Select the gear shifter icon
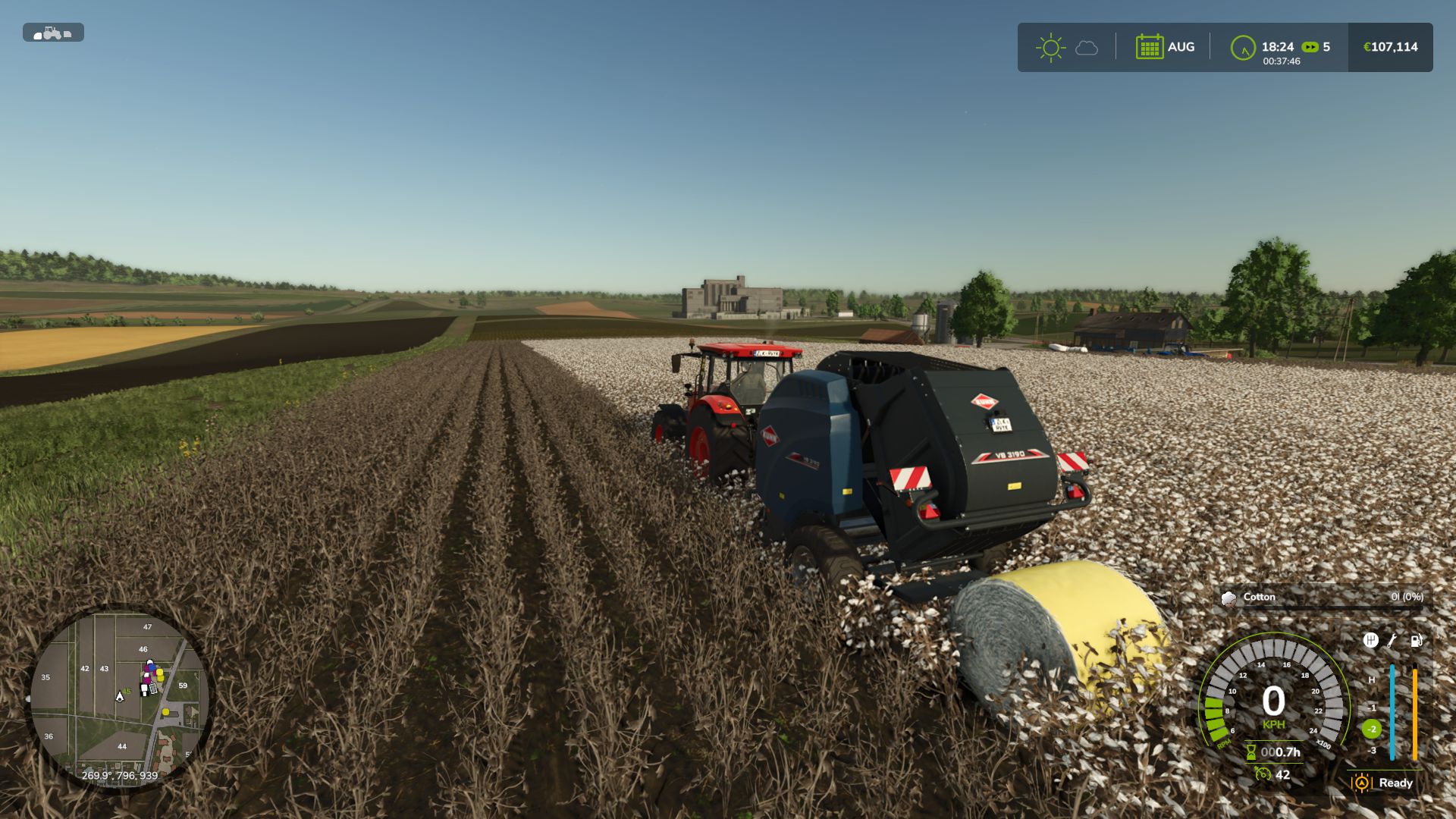Screen dimensions: 1456x819 click(x=1370, y=640)
